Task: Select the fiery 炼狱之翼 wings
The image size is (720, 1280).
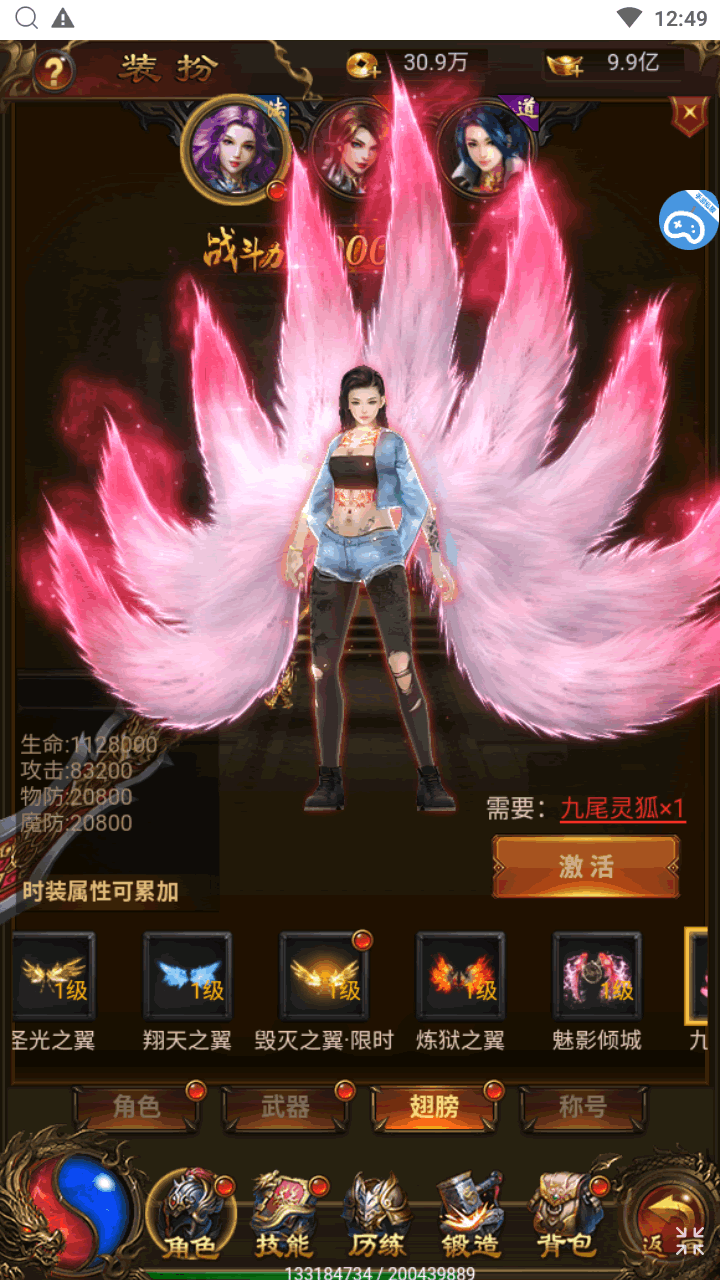Action: [x=460, y=977]
